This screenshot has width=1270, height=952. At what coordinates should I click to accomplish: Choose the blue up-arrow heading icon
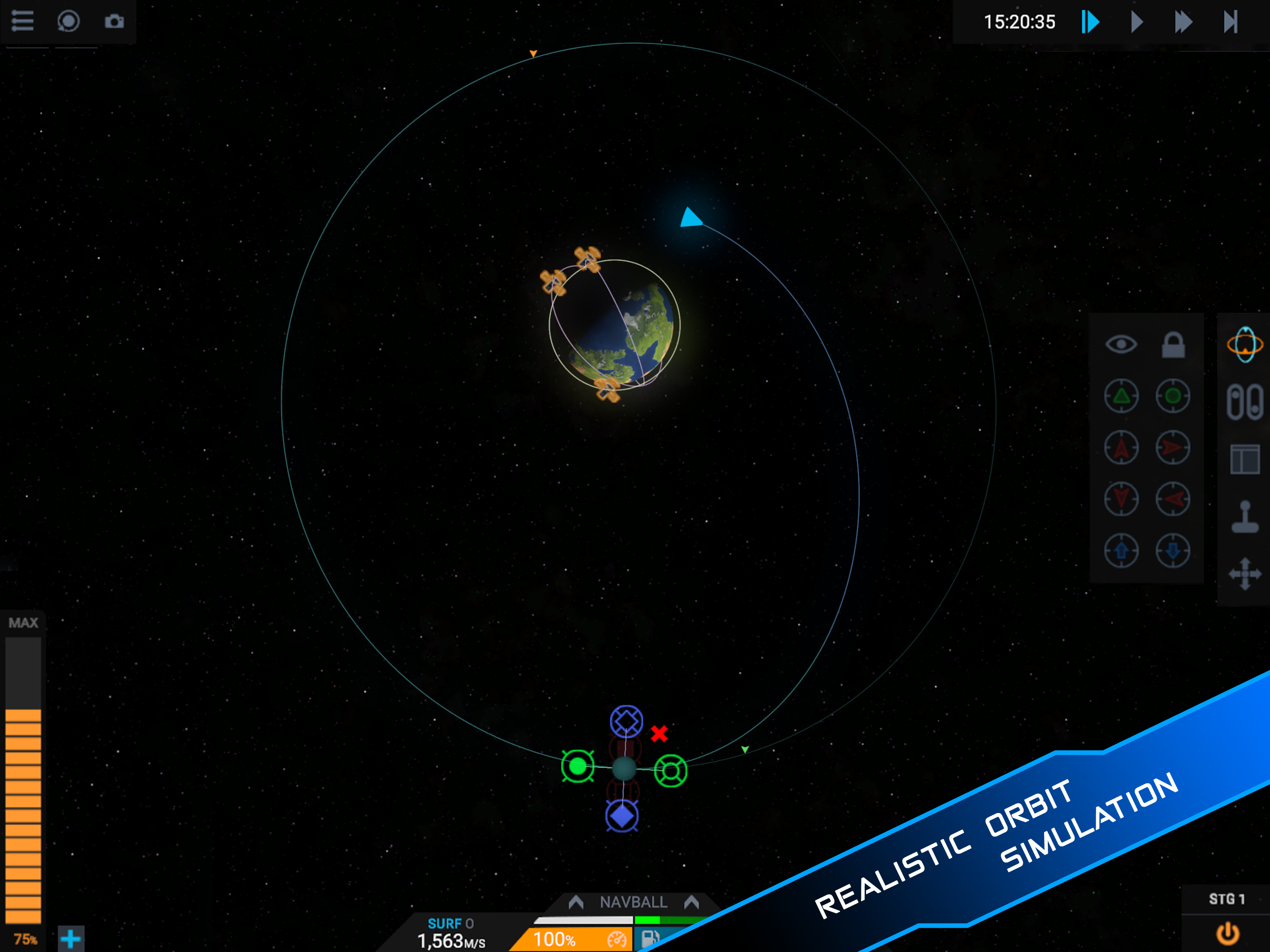pos(1121,551)
